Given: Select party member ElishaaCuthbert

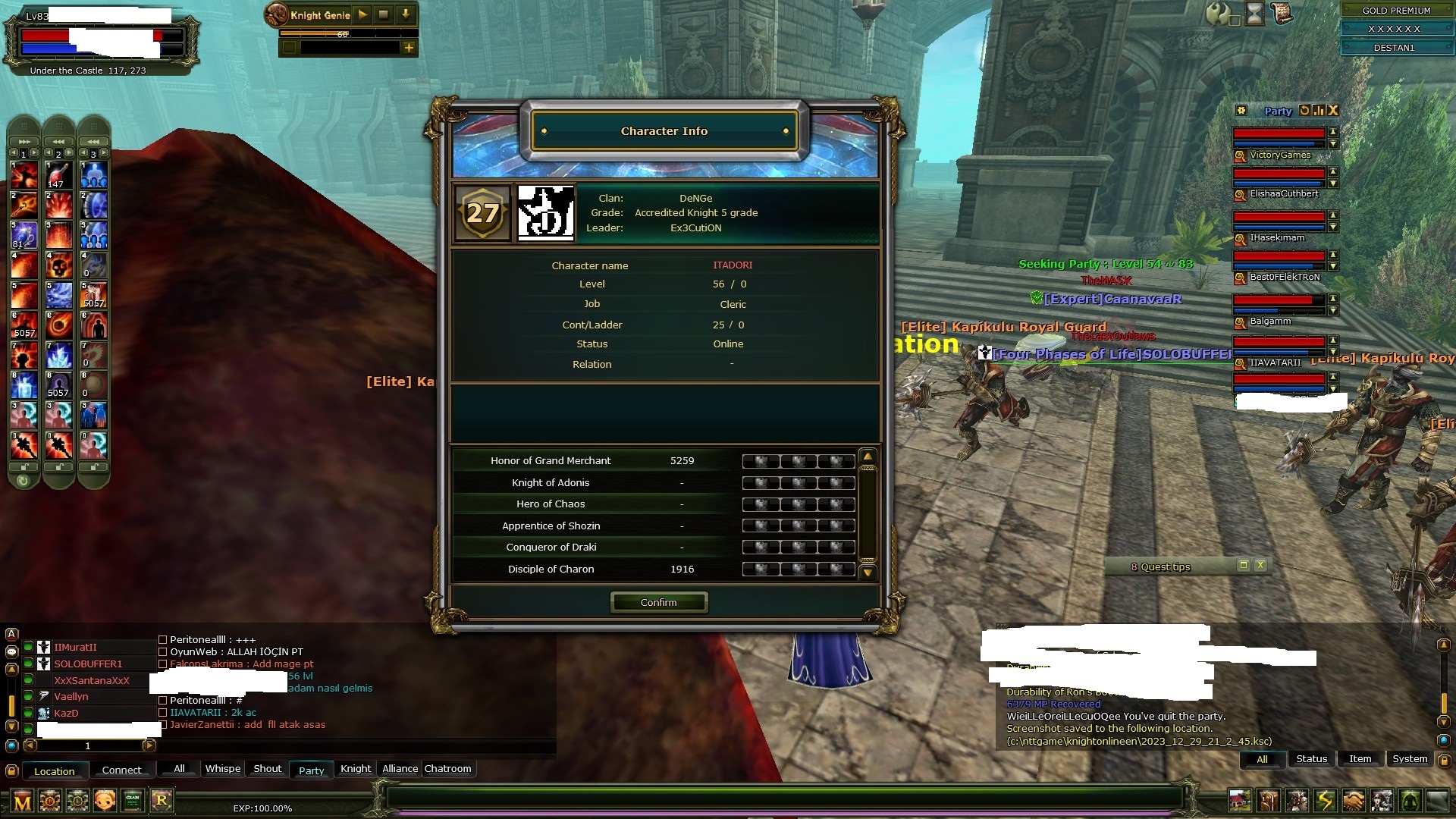Looking at the screenshot, I should [x=1283, y=193].
